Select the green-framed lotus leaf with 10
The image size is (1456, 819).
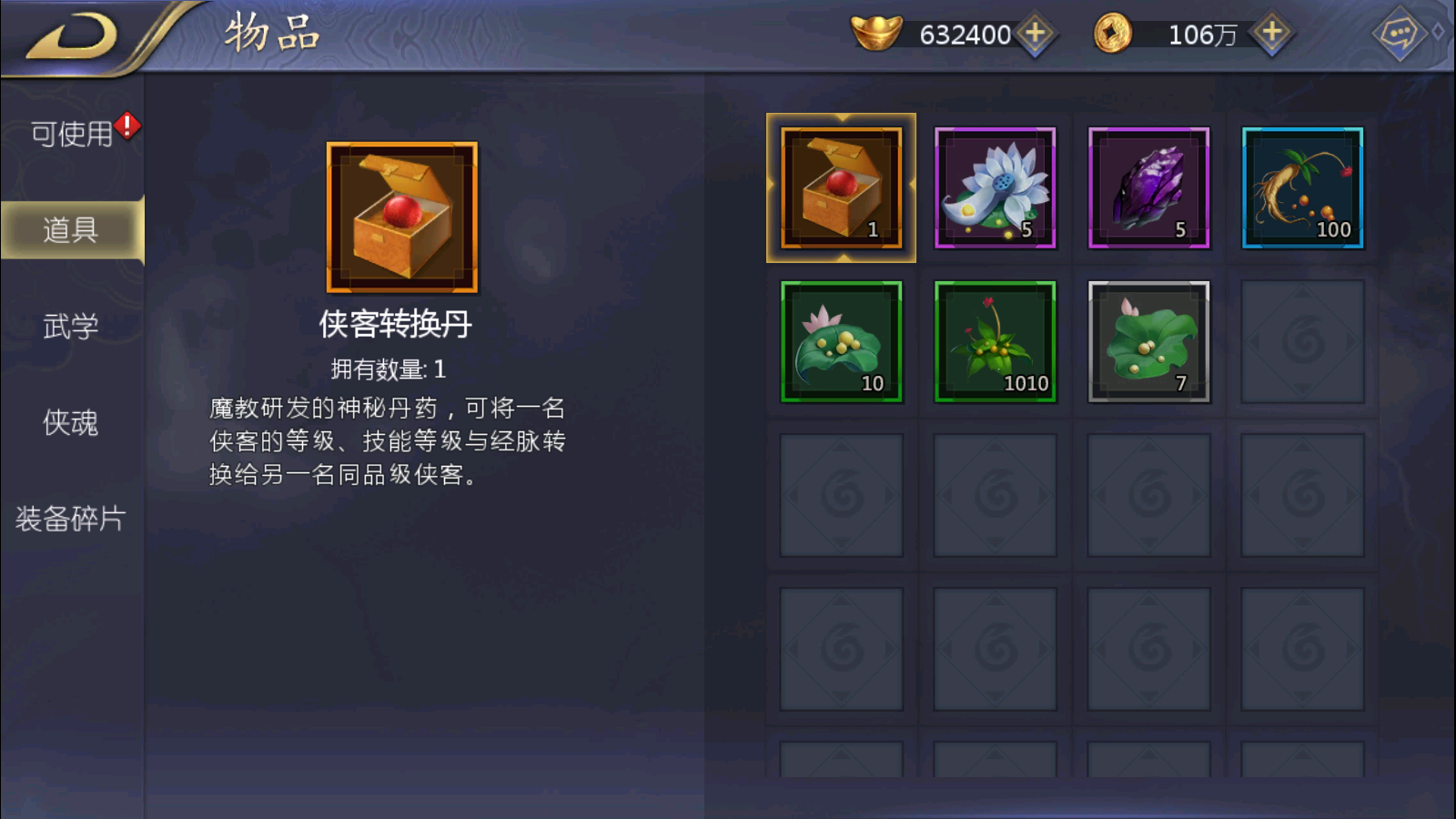(841, 341)
